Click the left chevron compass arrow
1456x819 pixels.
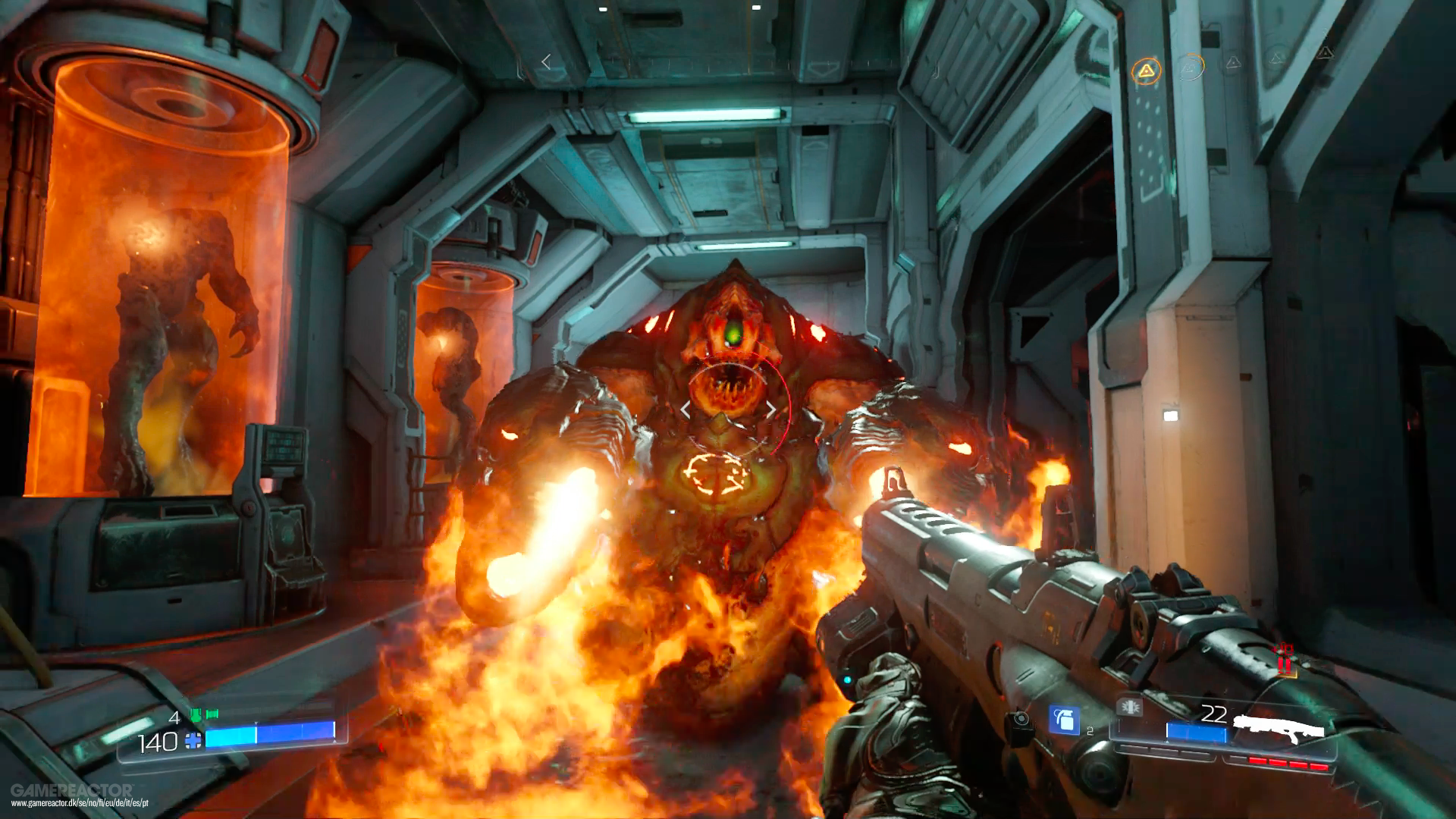546,61
